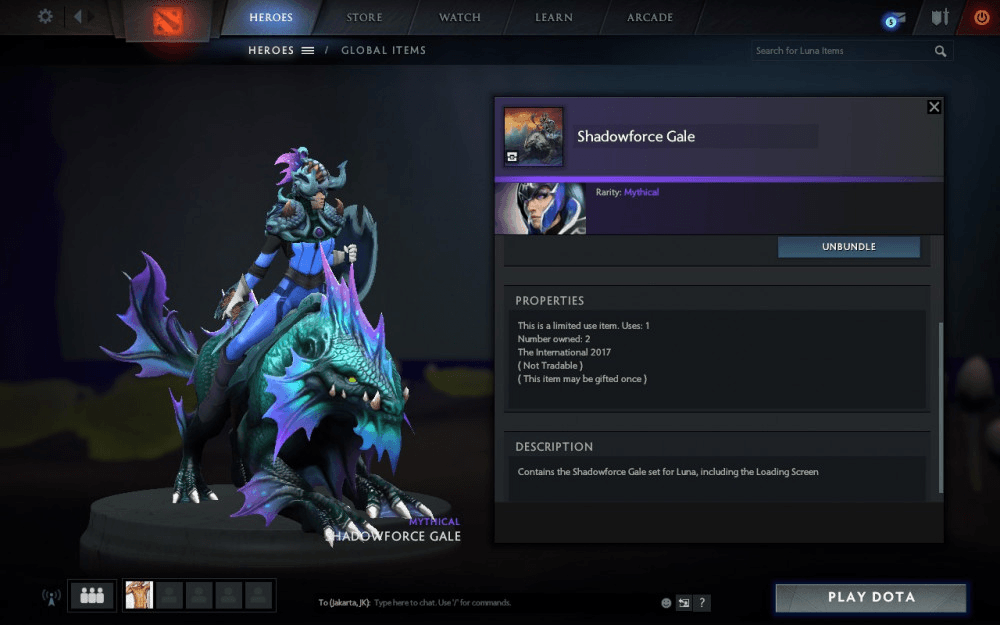This screenshot has width=1000, height=625.
Task: Click the red power quit button
Action: point(981,18)
